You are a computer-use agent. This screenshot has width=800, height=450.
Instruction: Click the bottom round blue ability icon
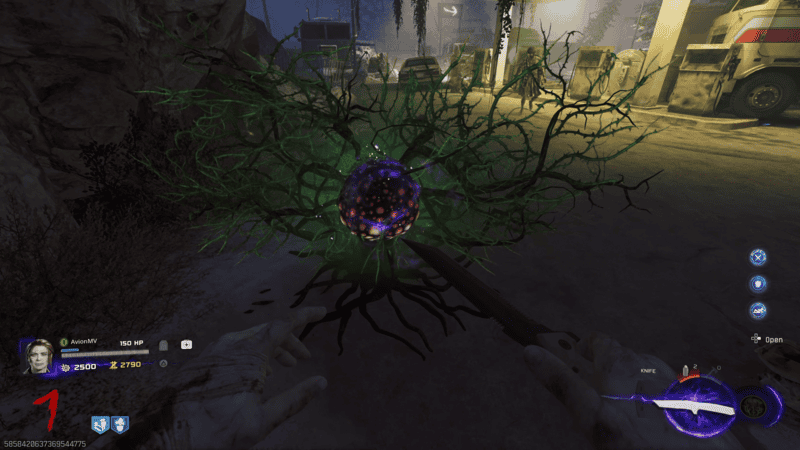coord(758,311)
